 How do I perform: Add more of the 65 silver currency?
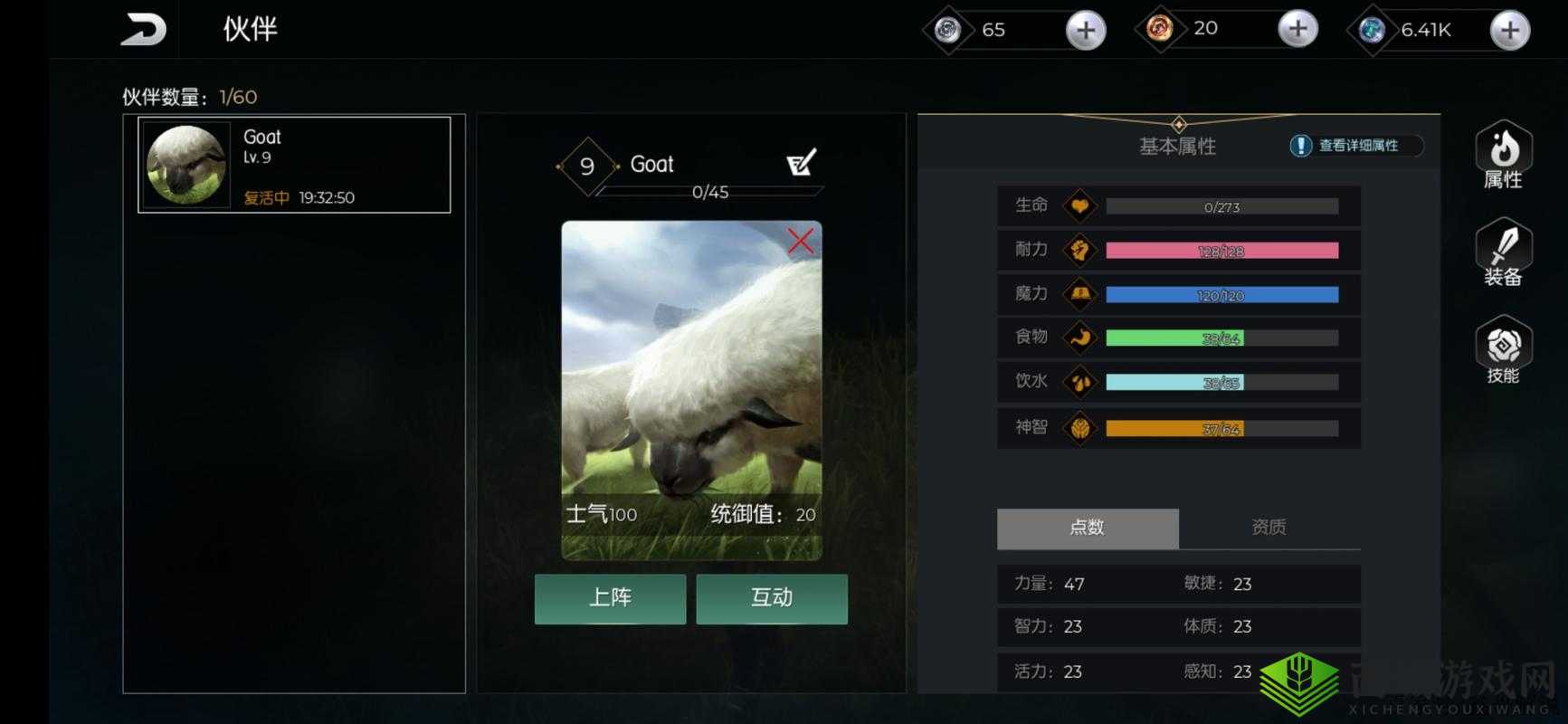(1085, 31)
